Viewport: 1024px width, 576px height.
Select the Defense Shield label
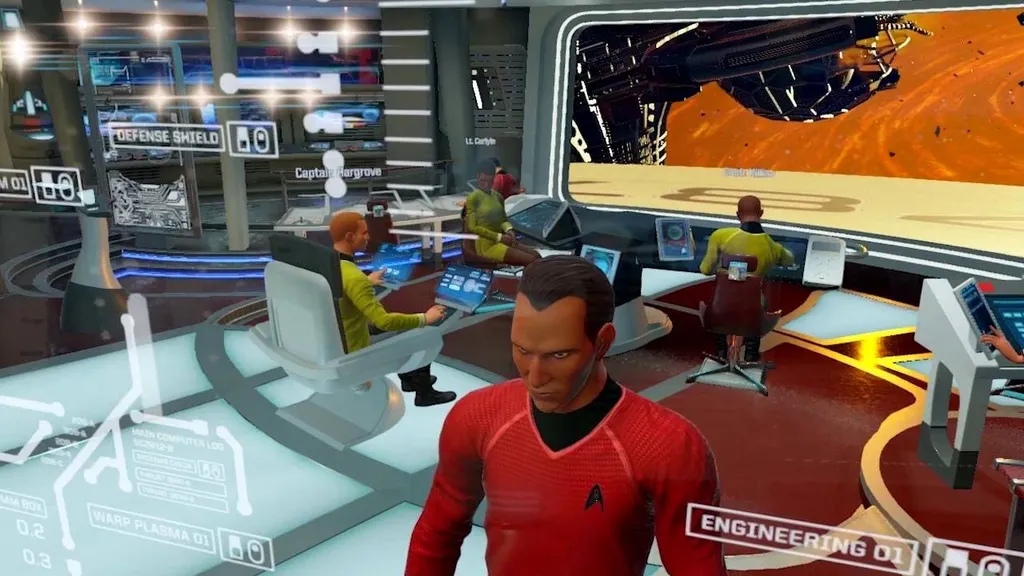[x=166, y=137]
